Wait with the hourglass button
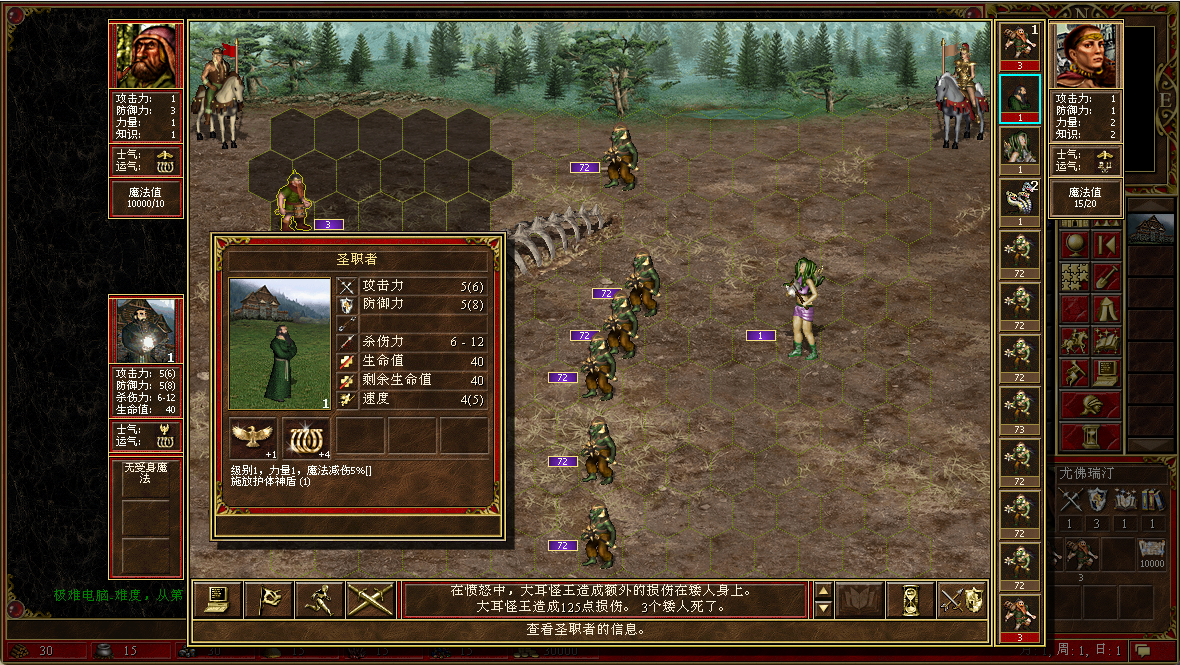Screen dimensions: 1180x665 pyautogui.click(x=910, y=599)
